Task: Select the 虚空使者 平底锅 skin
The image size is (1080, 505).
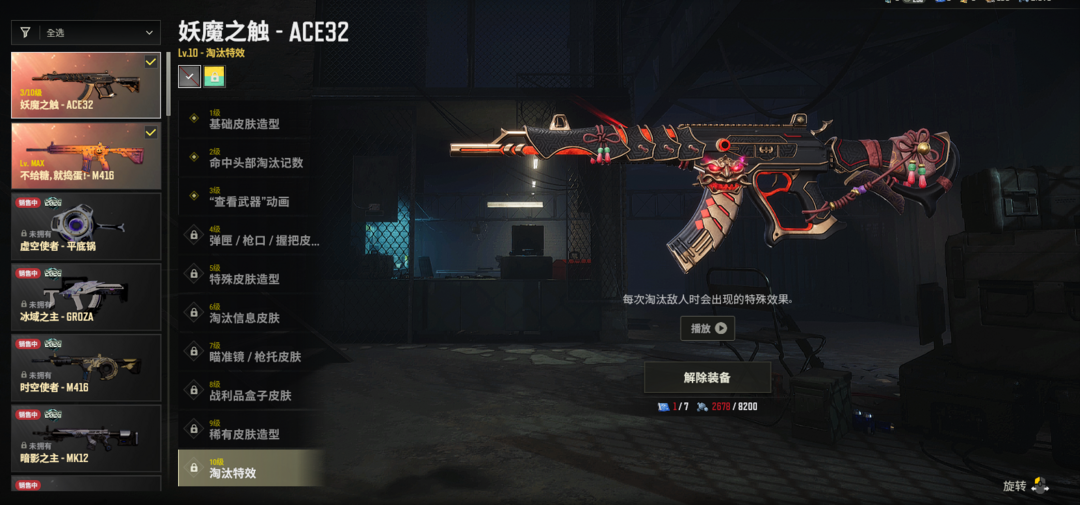Action: tap(86, 226)
